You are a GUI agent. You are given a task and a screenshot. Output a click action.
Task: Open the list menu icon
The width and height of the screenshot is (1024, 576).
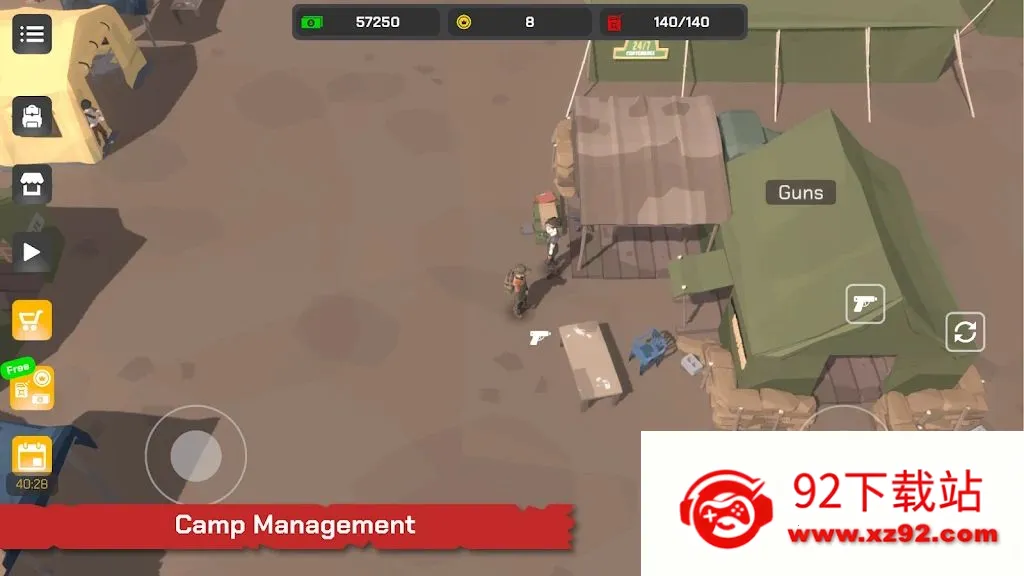click(32, 34)
